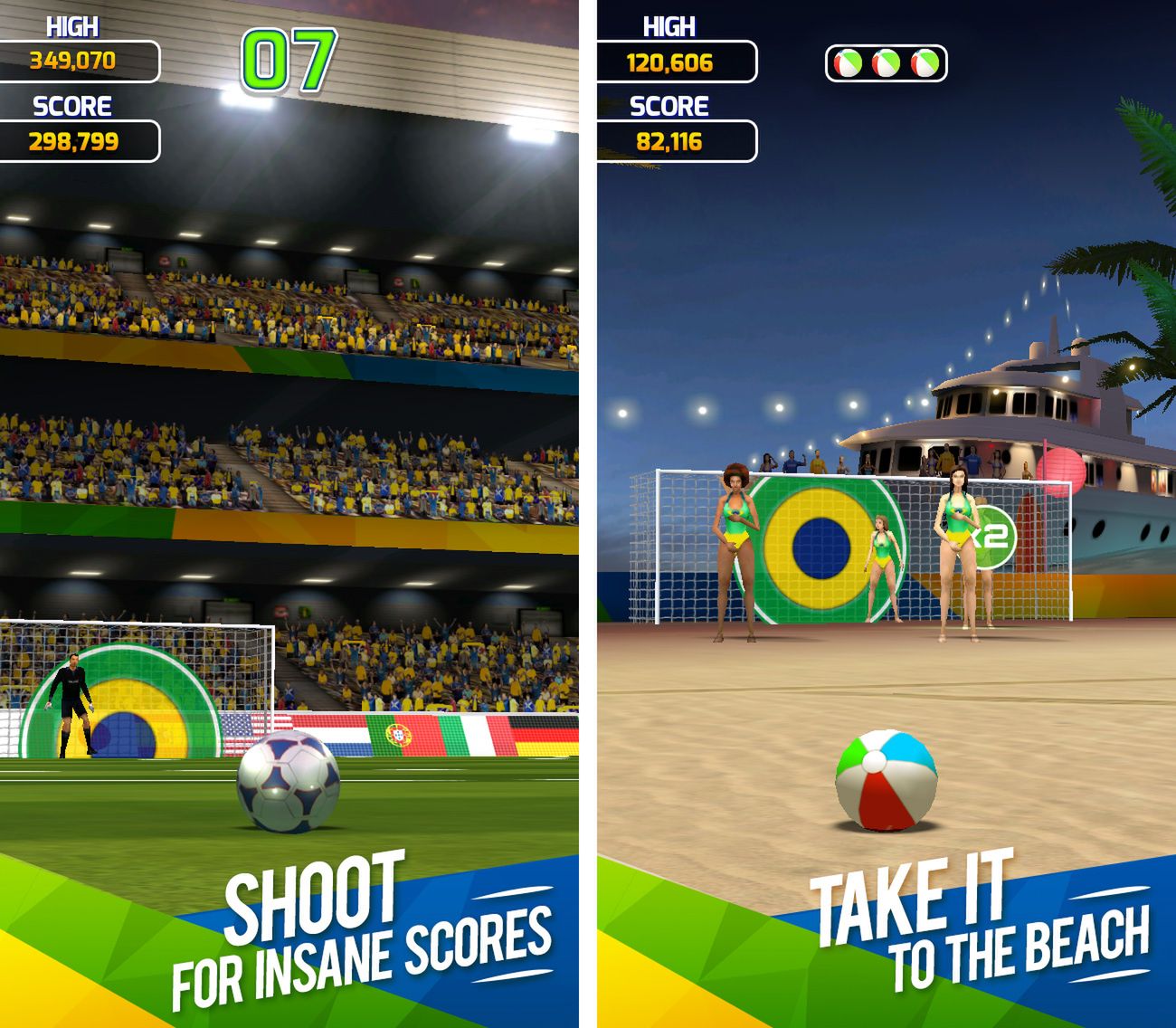Tap the soccer ball on the grass
The width and height of the screenshot is (1176, 1028).
pyautogui.click(x=289, y=787)
